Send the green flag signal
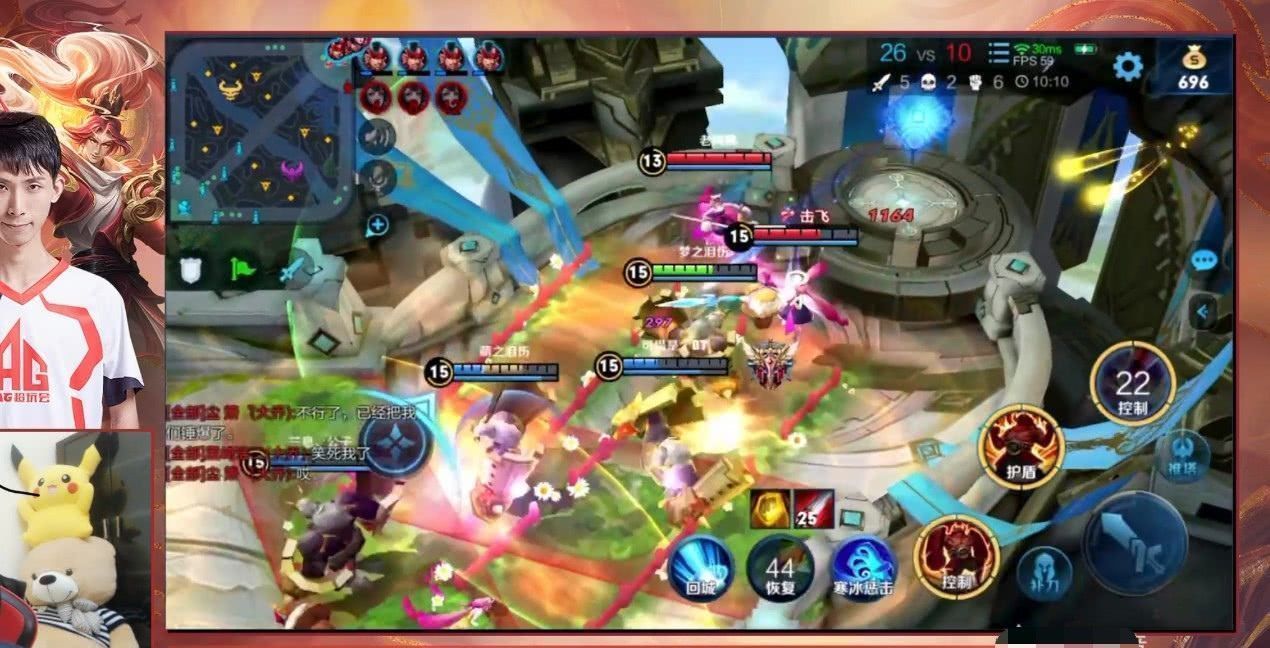The image size is (1270, 648). (x=243, y=269)
